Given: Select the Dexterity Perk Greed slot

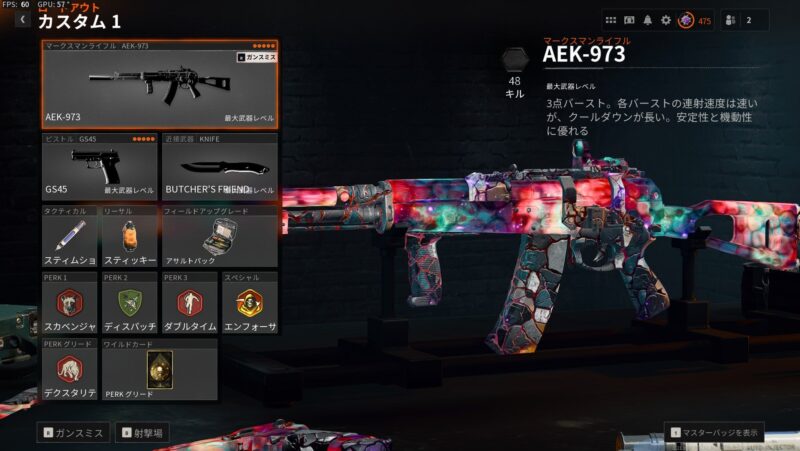Looking at the screenshot, I should (x=70, y=369).
